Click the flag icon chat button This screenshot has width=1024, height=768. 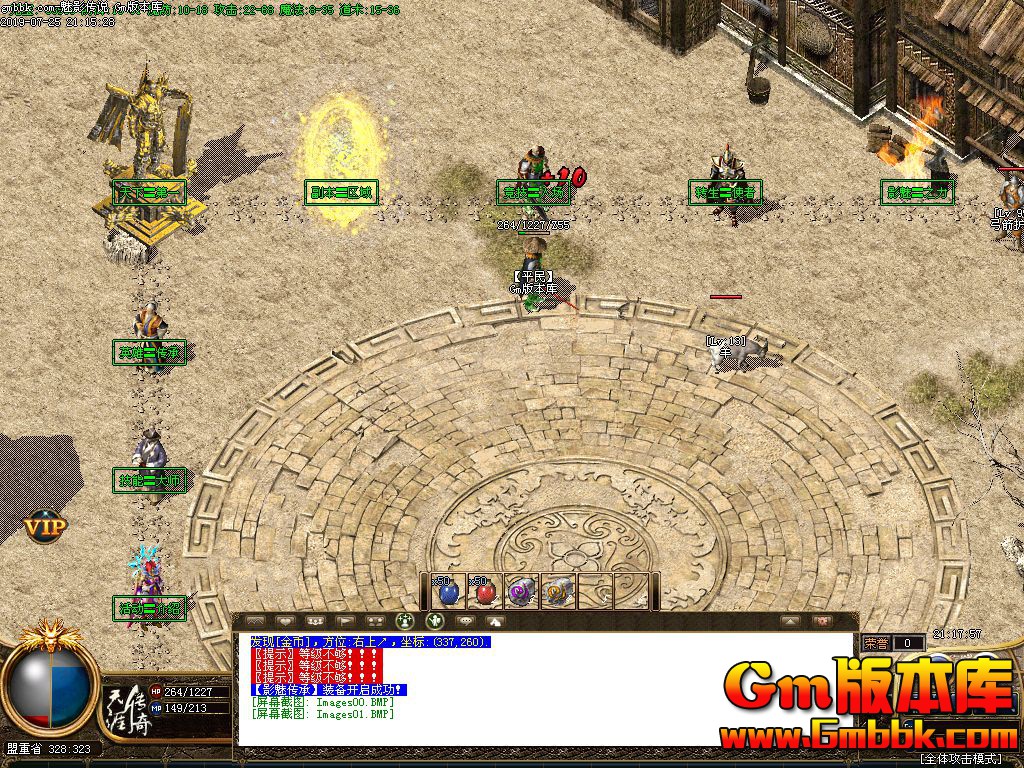[x=345, y=621]
